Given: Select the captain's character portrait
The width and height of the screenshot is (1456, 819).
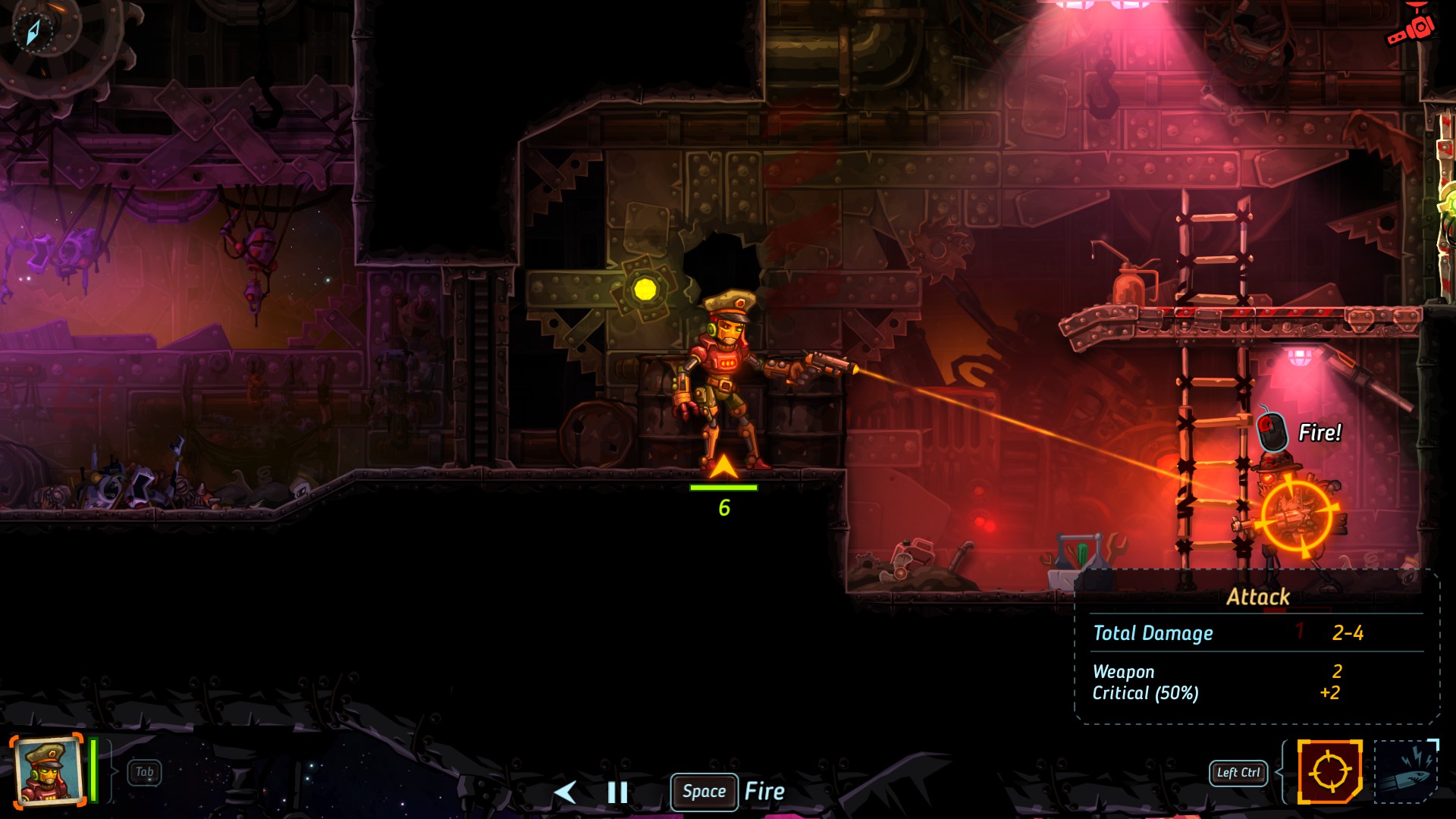Looking at the screenshot, I should click(47, 770).
